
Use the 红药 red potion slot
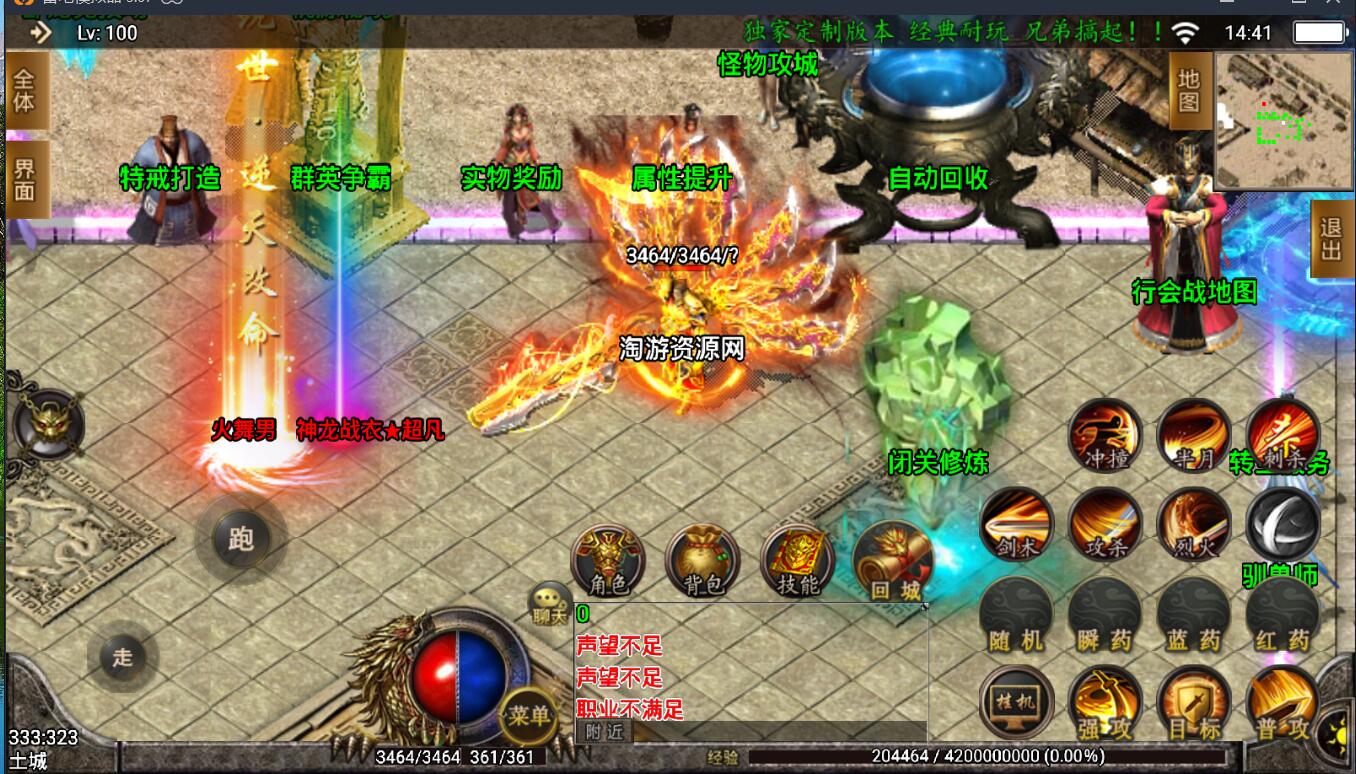1283,613
